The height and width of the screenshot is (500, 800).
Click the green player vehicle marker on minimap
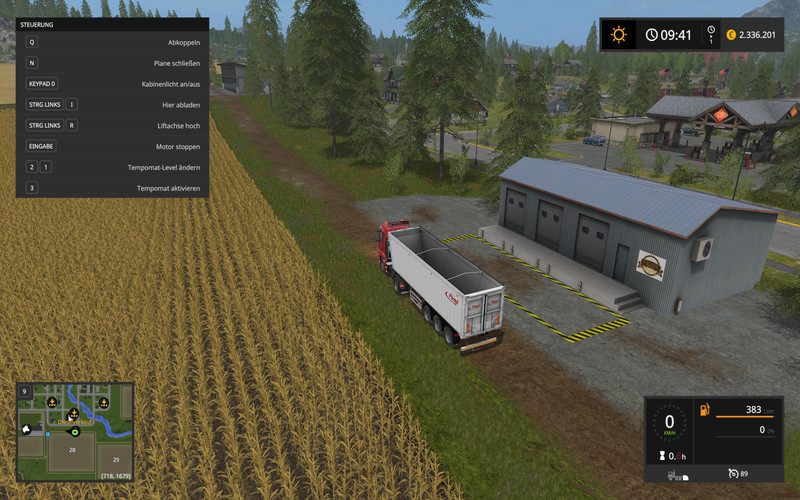click(75, 433)
